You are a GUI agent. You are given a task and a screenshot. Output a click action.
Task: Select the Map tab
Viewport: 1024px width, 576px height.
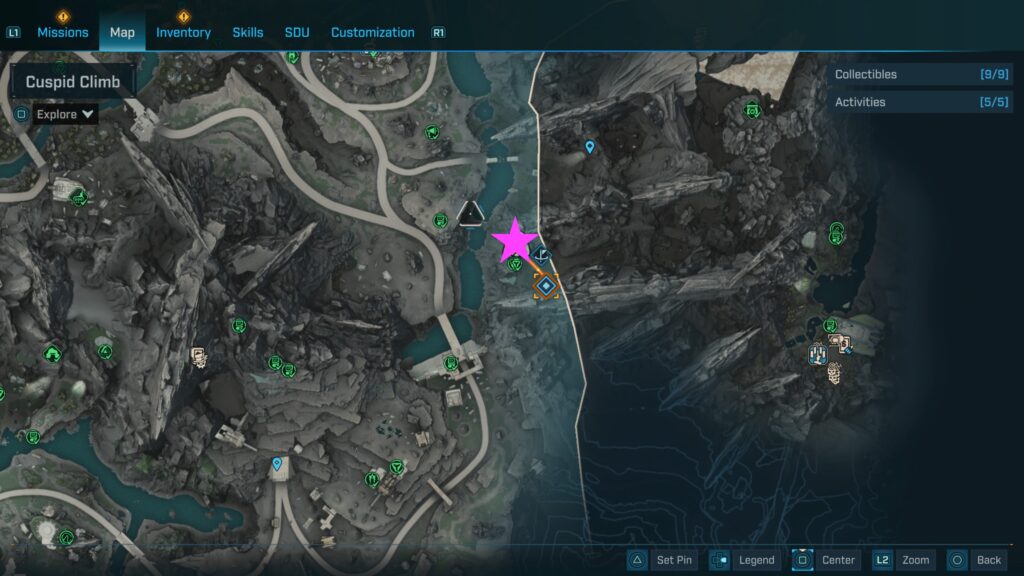click(x=122, y=32)
